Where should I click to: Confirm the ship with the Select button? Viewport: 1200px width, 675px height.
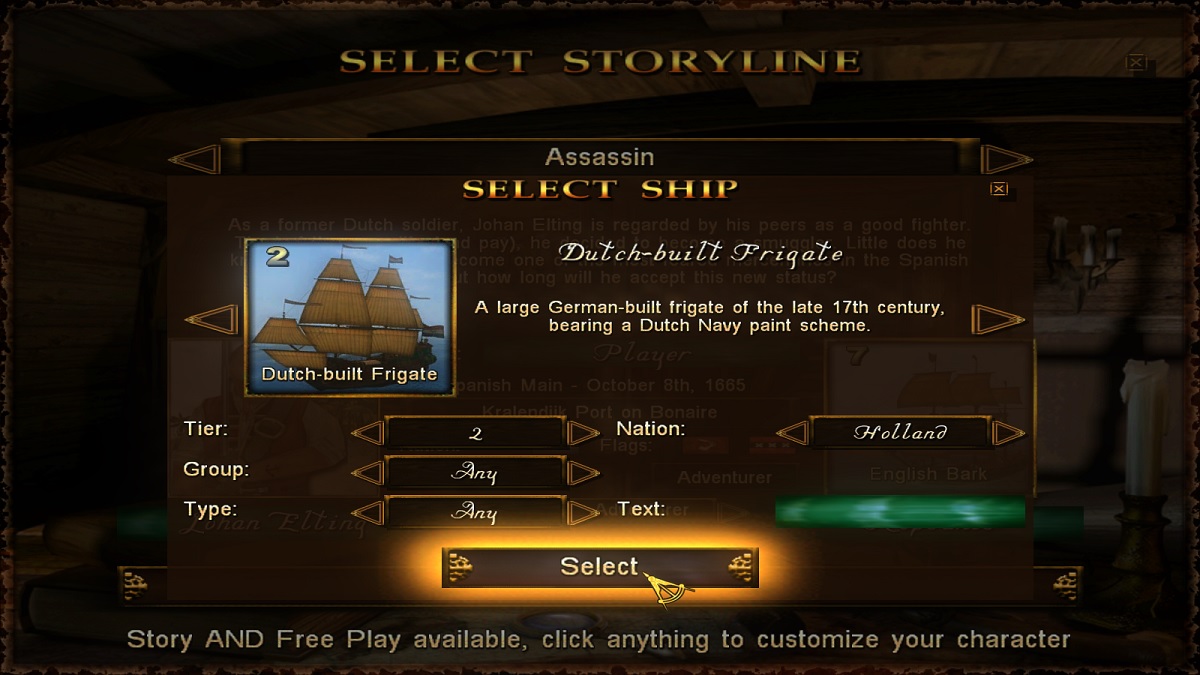click(x=599, y=567)
